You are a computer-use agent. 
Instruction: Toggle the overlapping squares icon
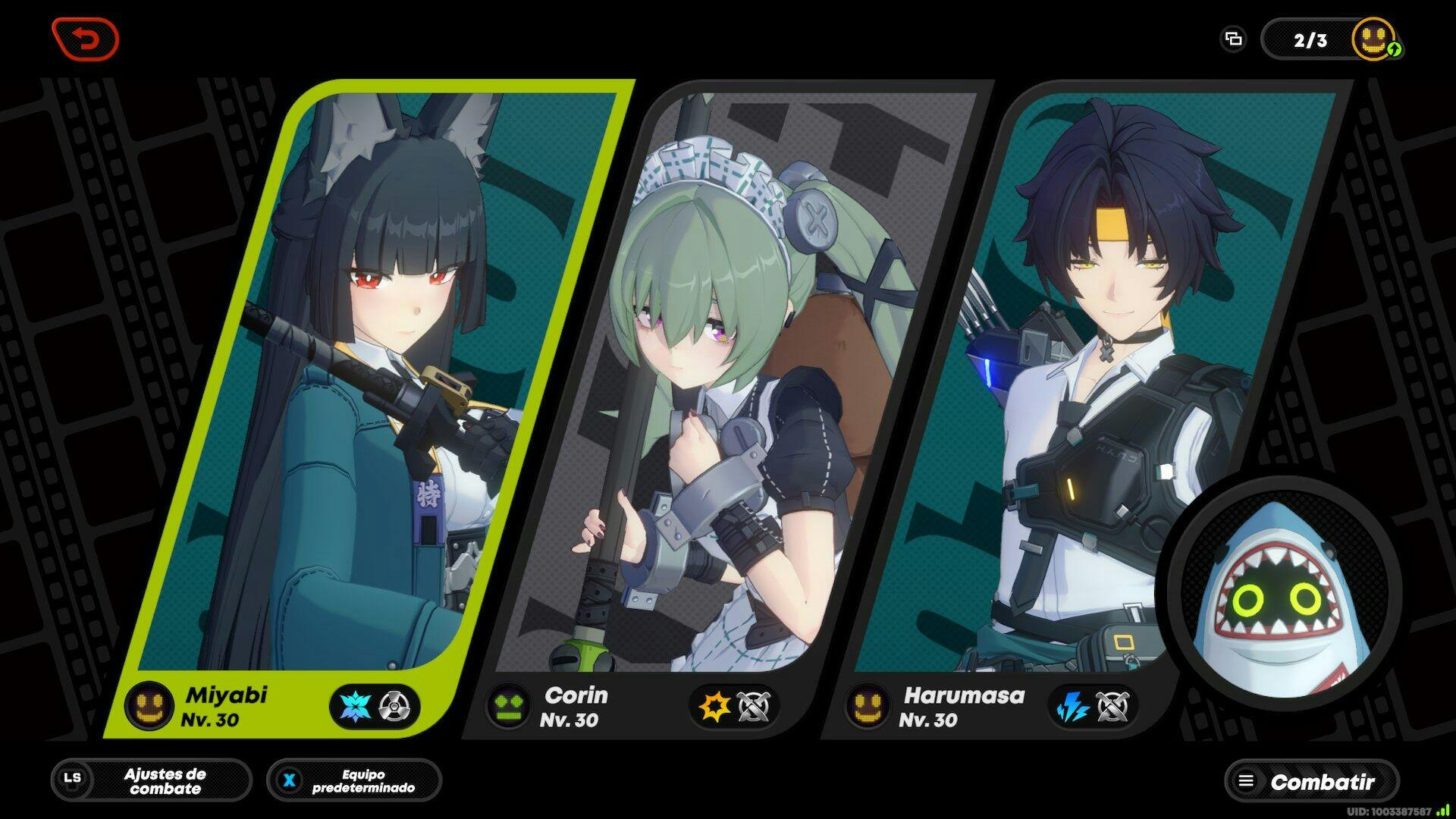[x=1234, y=39]
